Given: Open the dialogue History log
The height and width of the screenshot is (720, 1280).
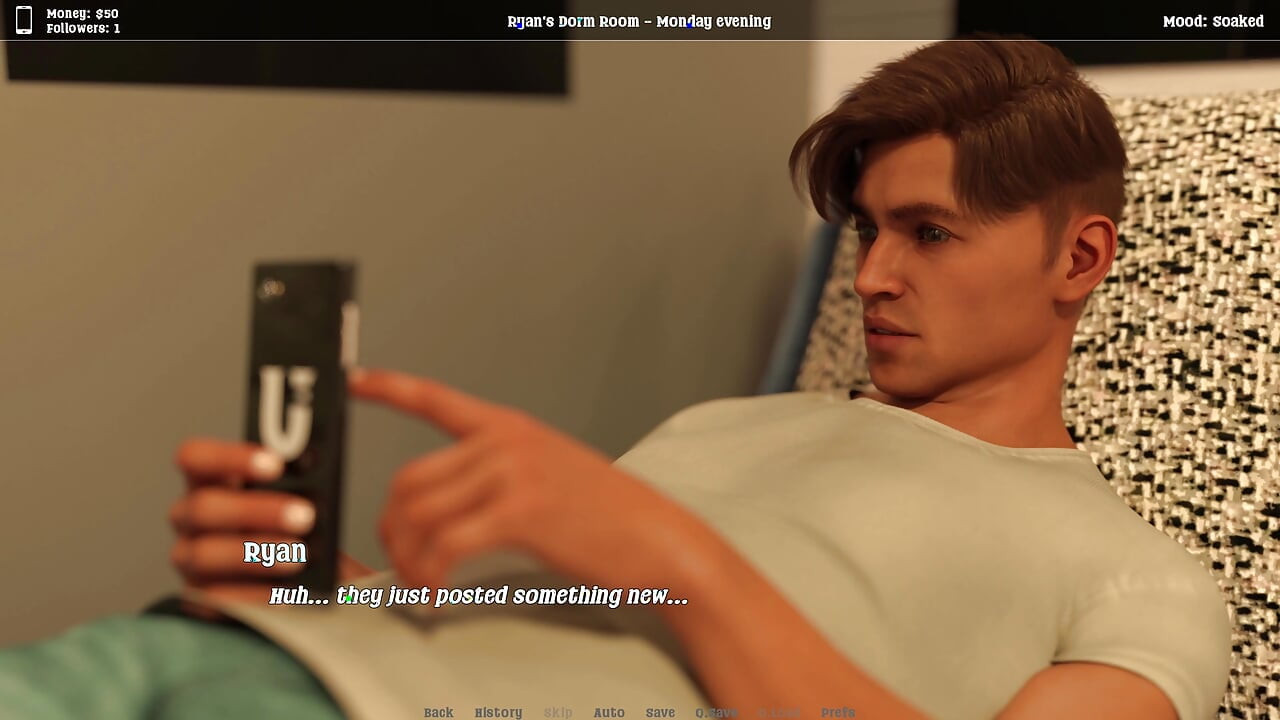Looking at the screenshot, I should (x=498, y=712).
